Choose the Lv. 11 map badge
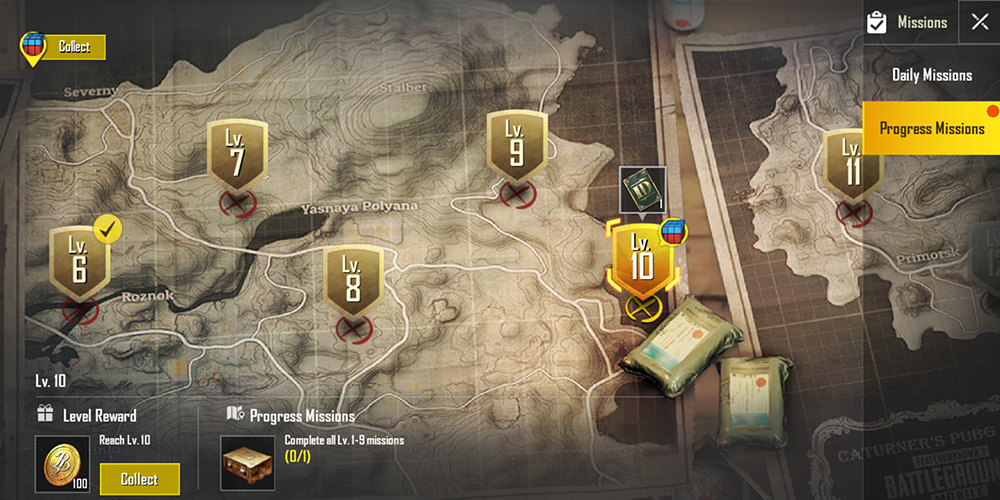 point(852,165)
